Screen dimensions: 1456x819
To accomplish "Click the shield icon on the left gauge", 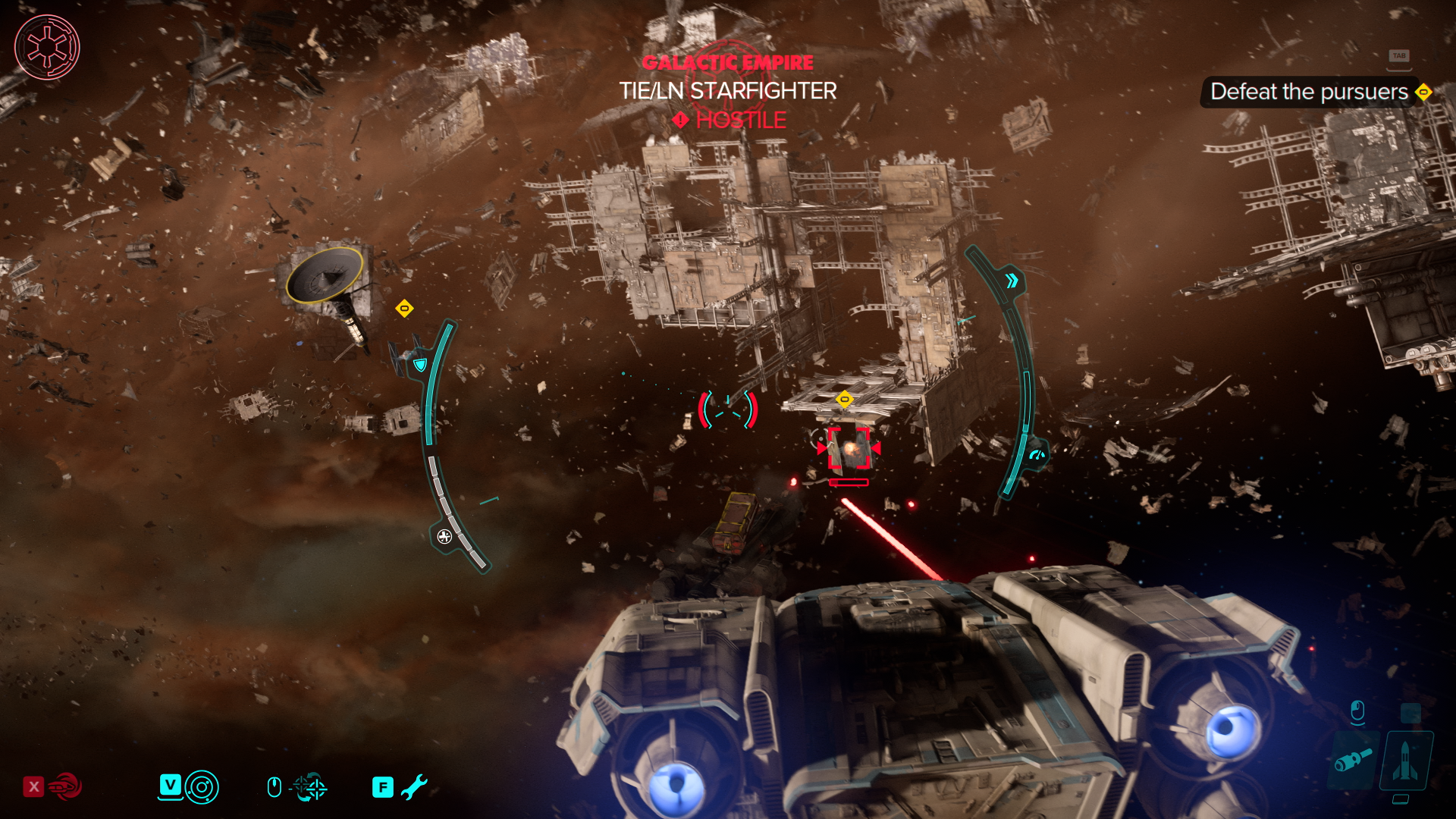I will pos(420,365).
